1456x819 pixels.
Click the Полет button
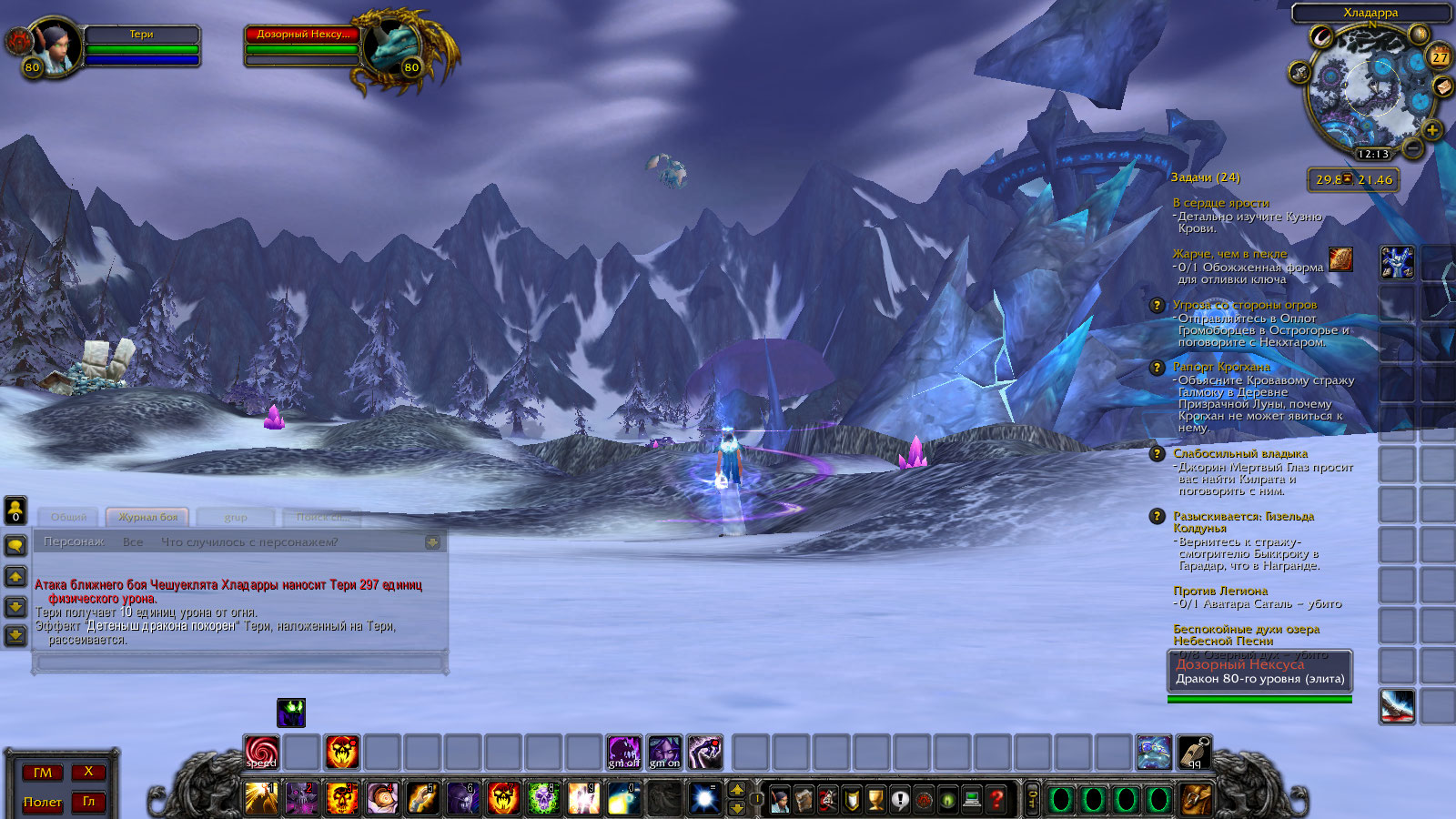pos(43,802)
